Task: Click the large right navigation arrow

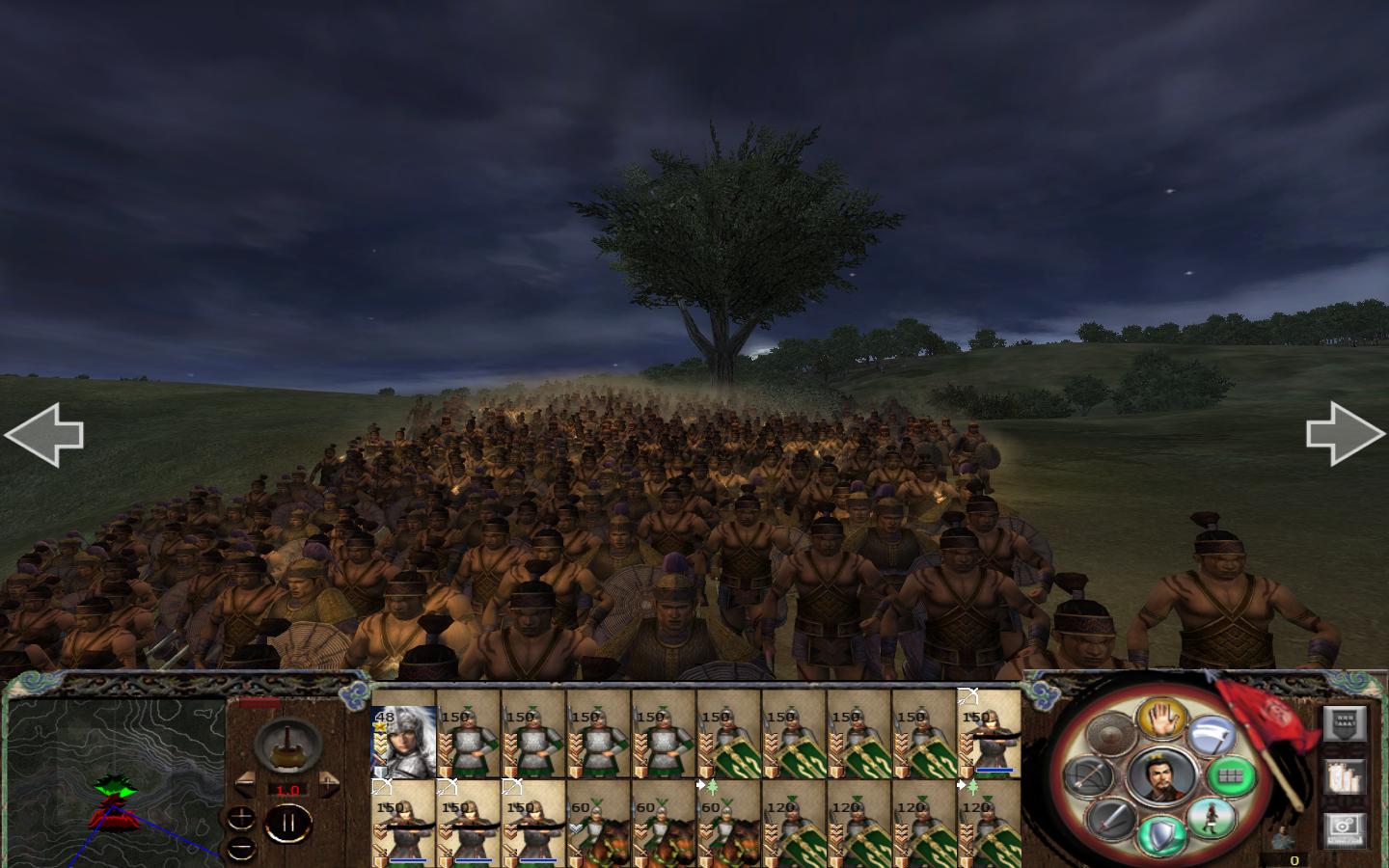Action: click(1343, 436)
